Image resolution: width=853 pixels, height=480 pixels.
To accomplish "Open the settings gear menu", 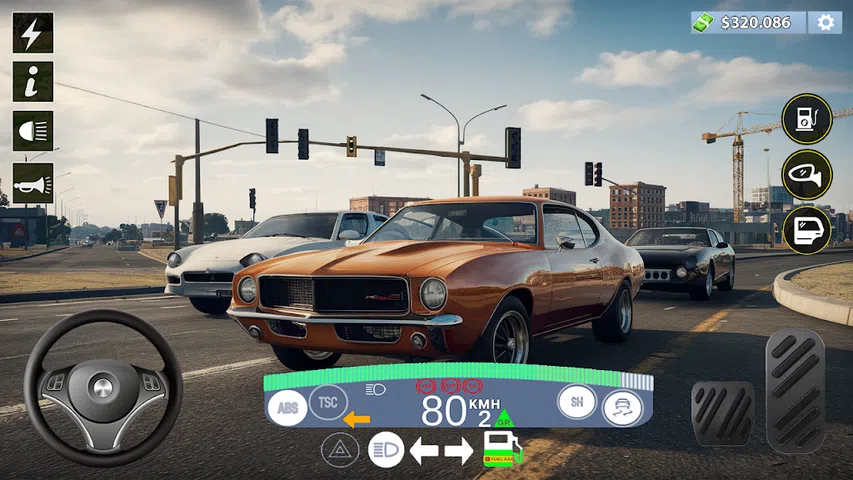I will point(825,22).
